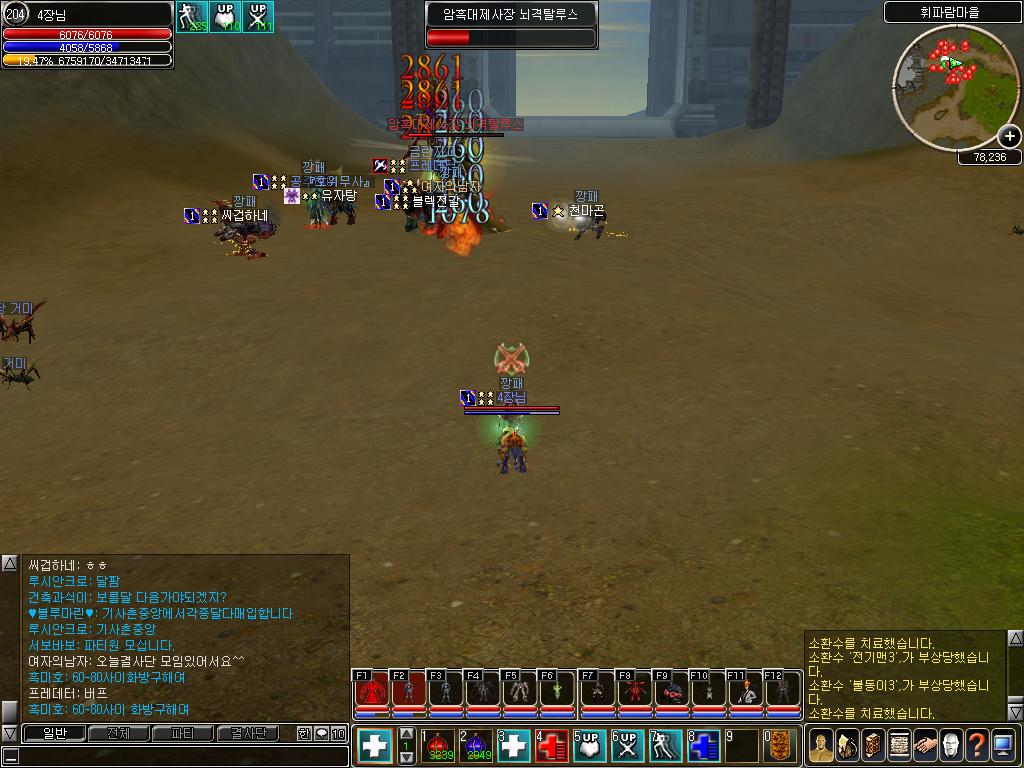
Task: Use the blue potion in slot 2
Action: 477,746
